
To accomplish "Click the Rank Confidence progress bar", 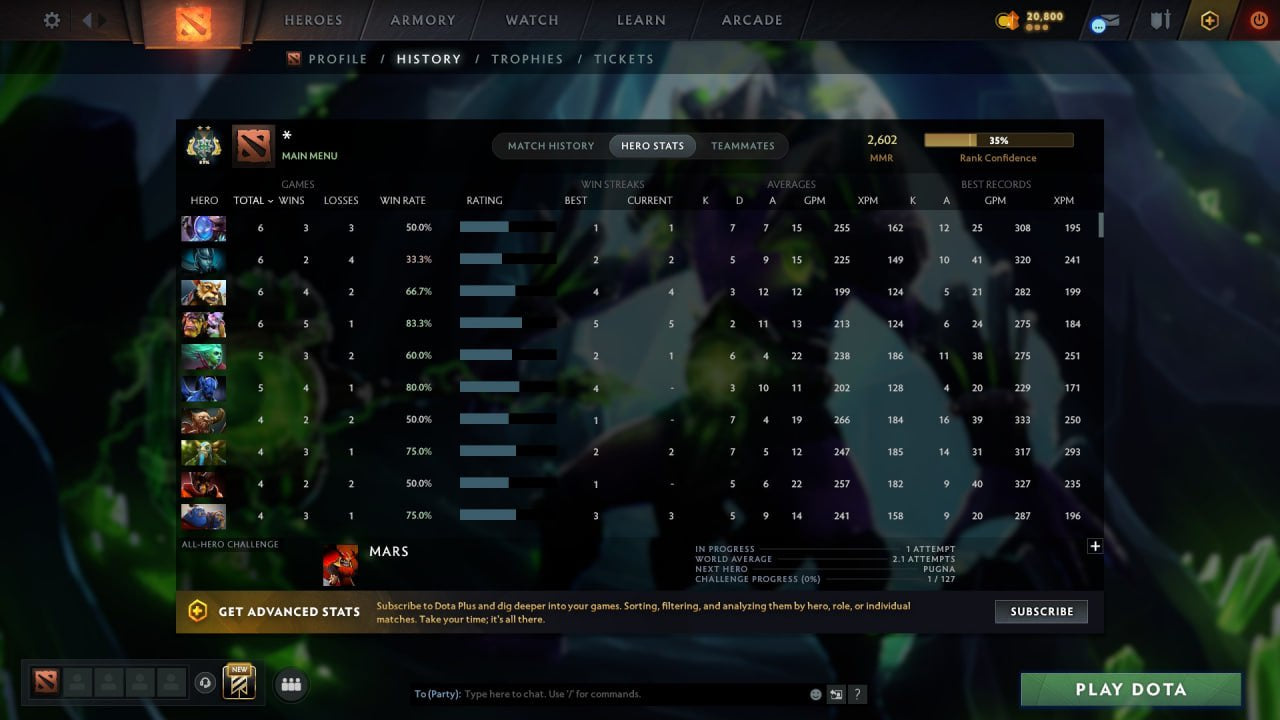I will [x=998, y=139].
